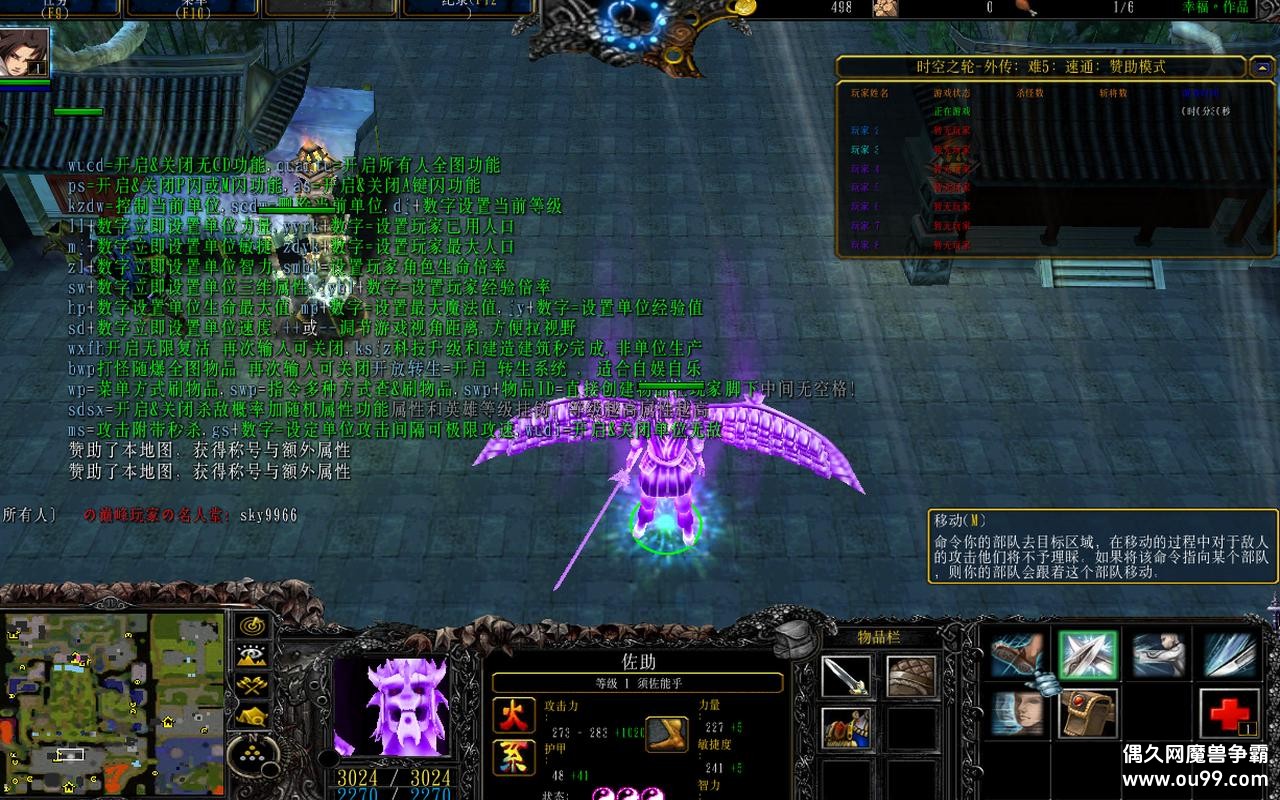Select the woven armor item in inventory

coord(911,676)
